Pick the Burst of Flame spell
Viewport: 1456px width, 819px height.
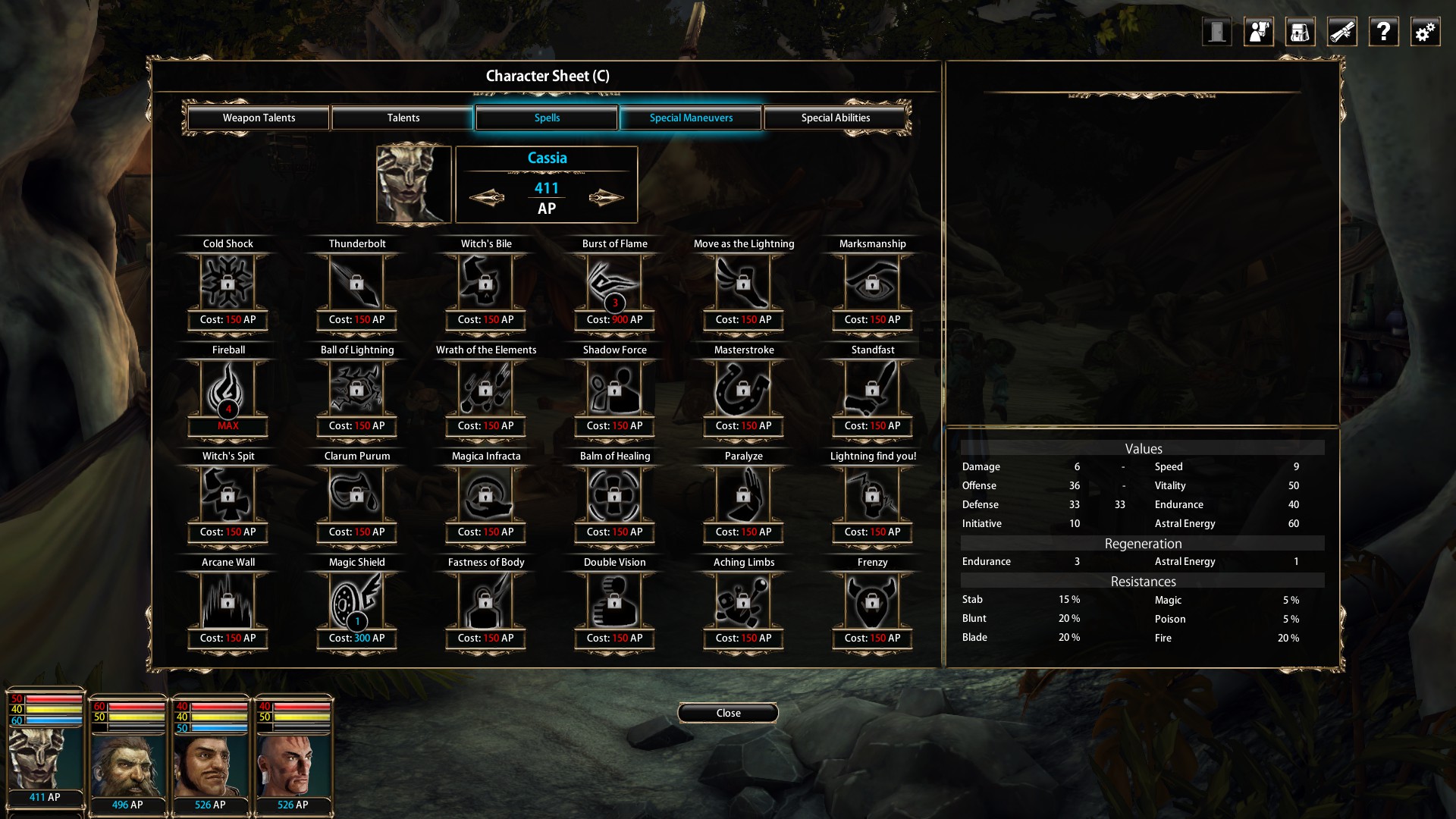point(614,283)
